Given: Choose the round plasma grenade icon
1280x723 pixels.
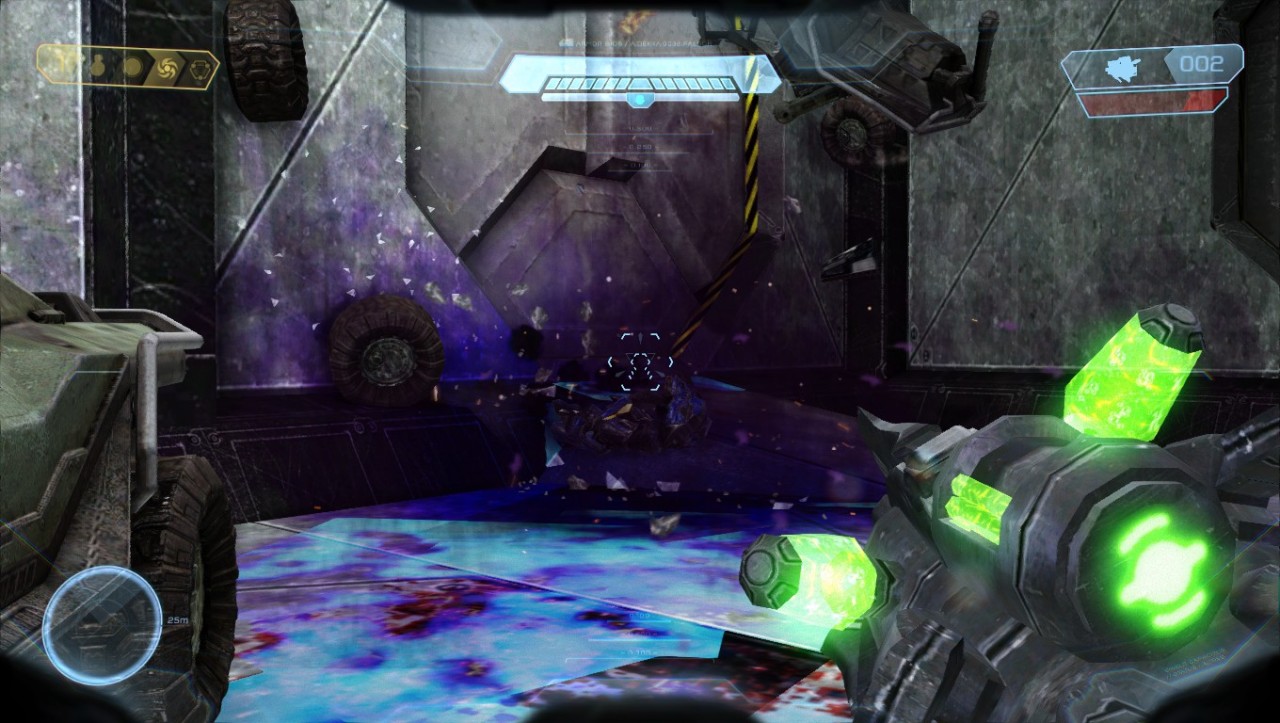Looking at the screenshot, I should [131, 68].
